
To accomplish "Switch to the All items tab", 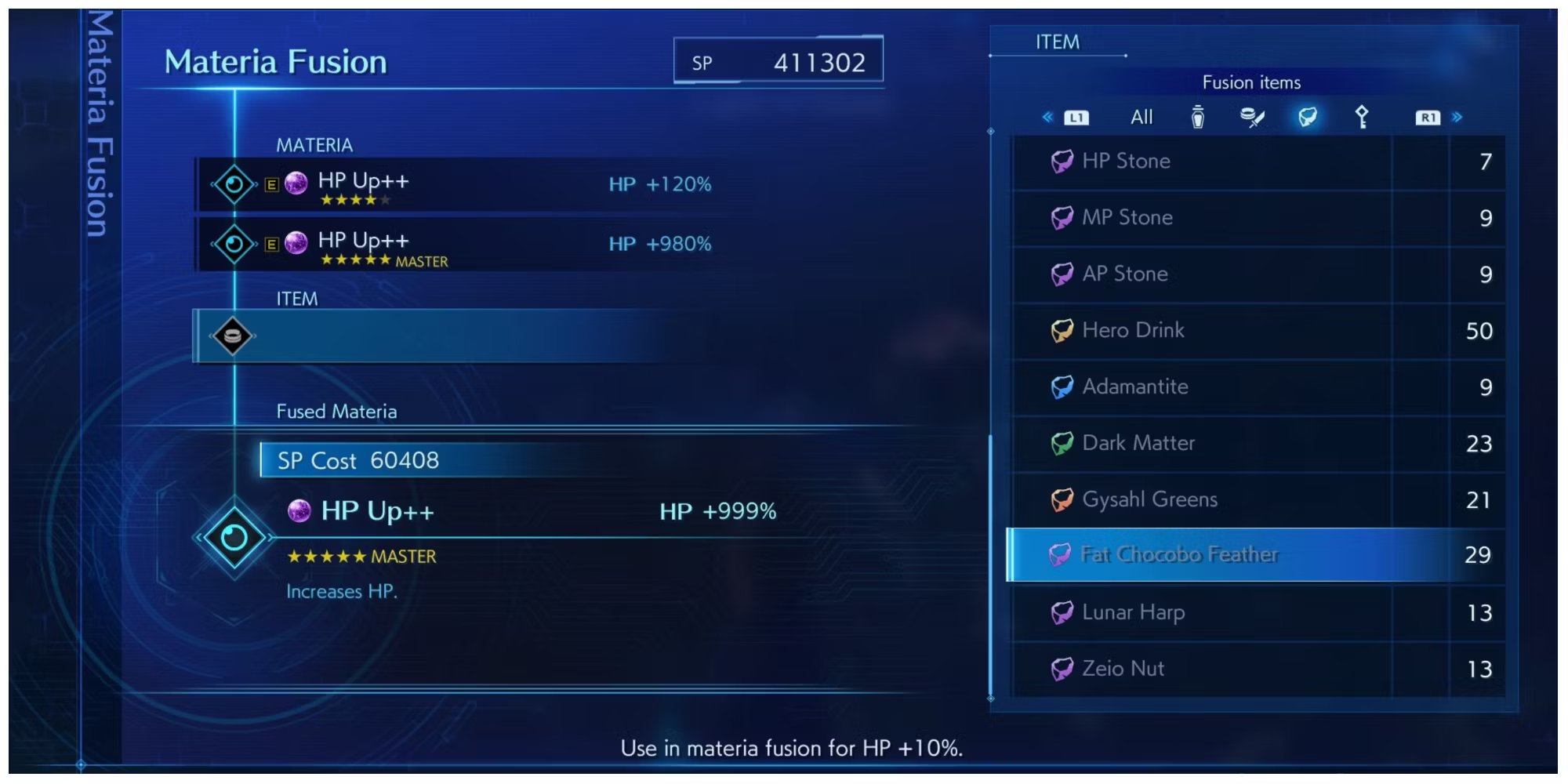I will coord(1142,118).
